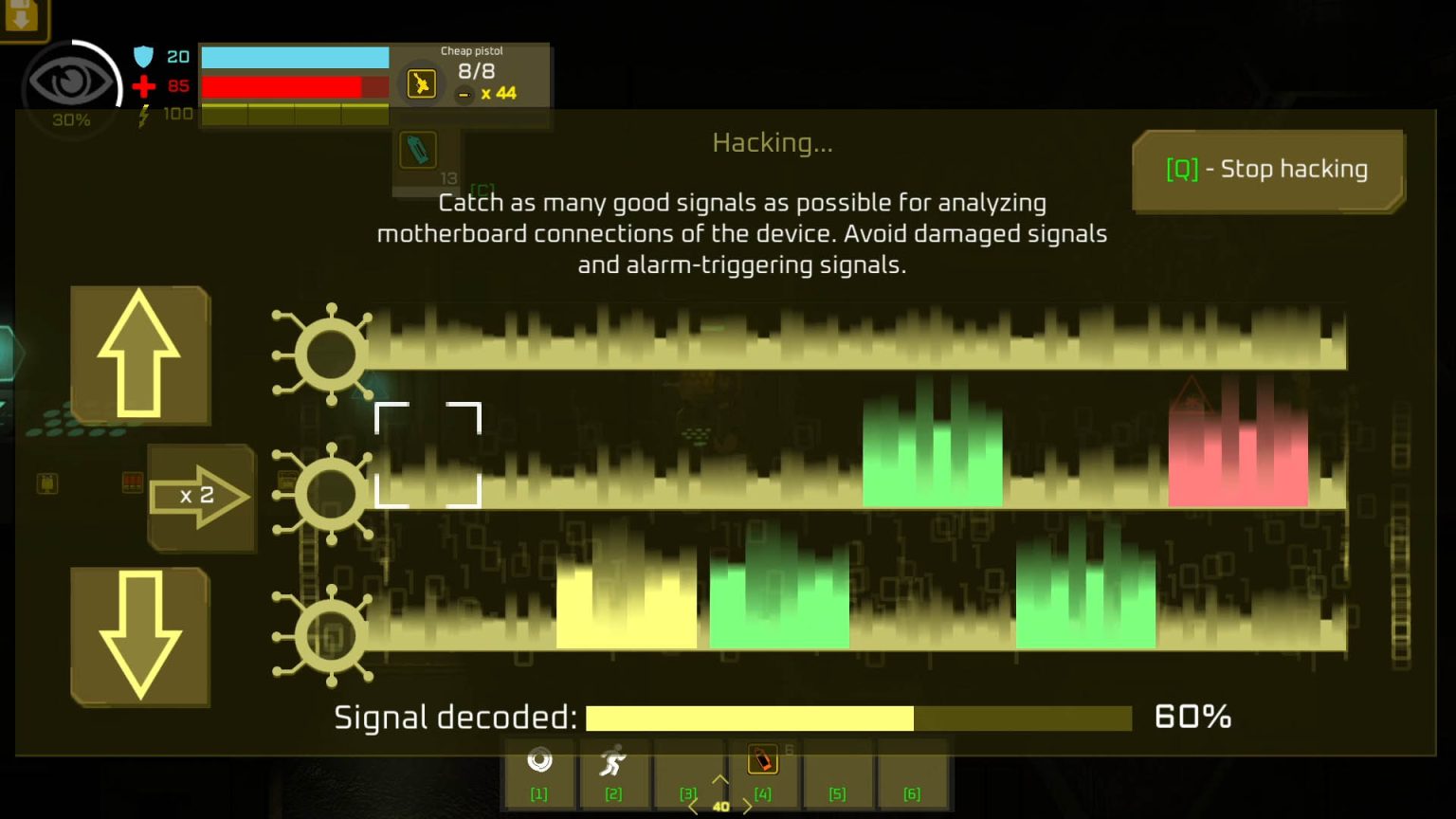Select the teal item with count 13
This screenshot has width=1456, height=819.
pos(418,151)
